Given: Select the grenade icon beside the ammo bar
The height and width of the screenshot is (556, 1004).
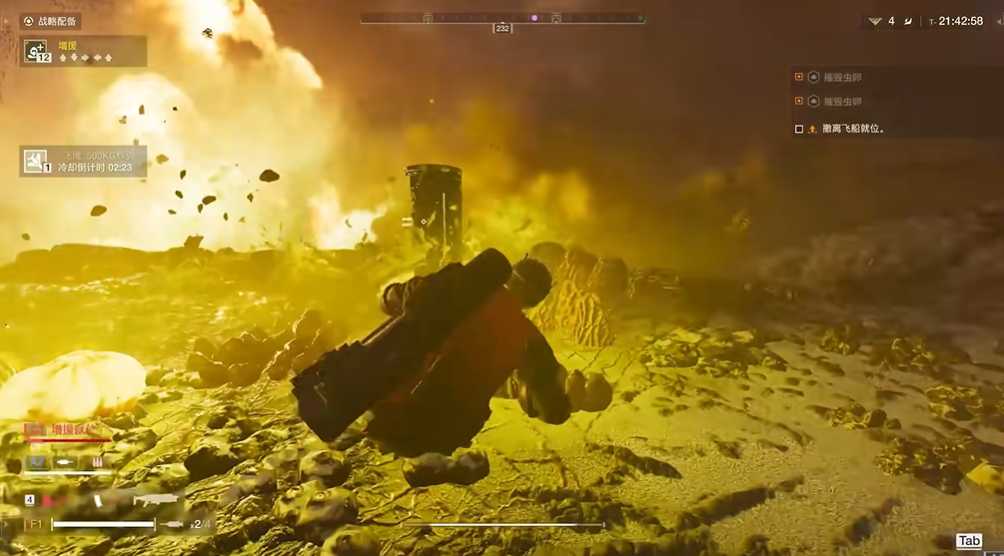Looking at the screenshot, I should [x=176, y=523].
